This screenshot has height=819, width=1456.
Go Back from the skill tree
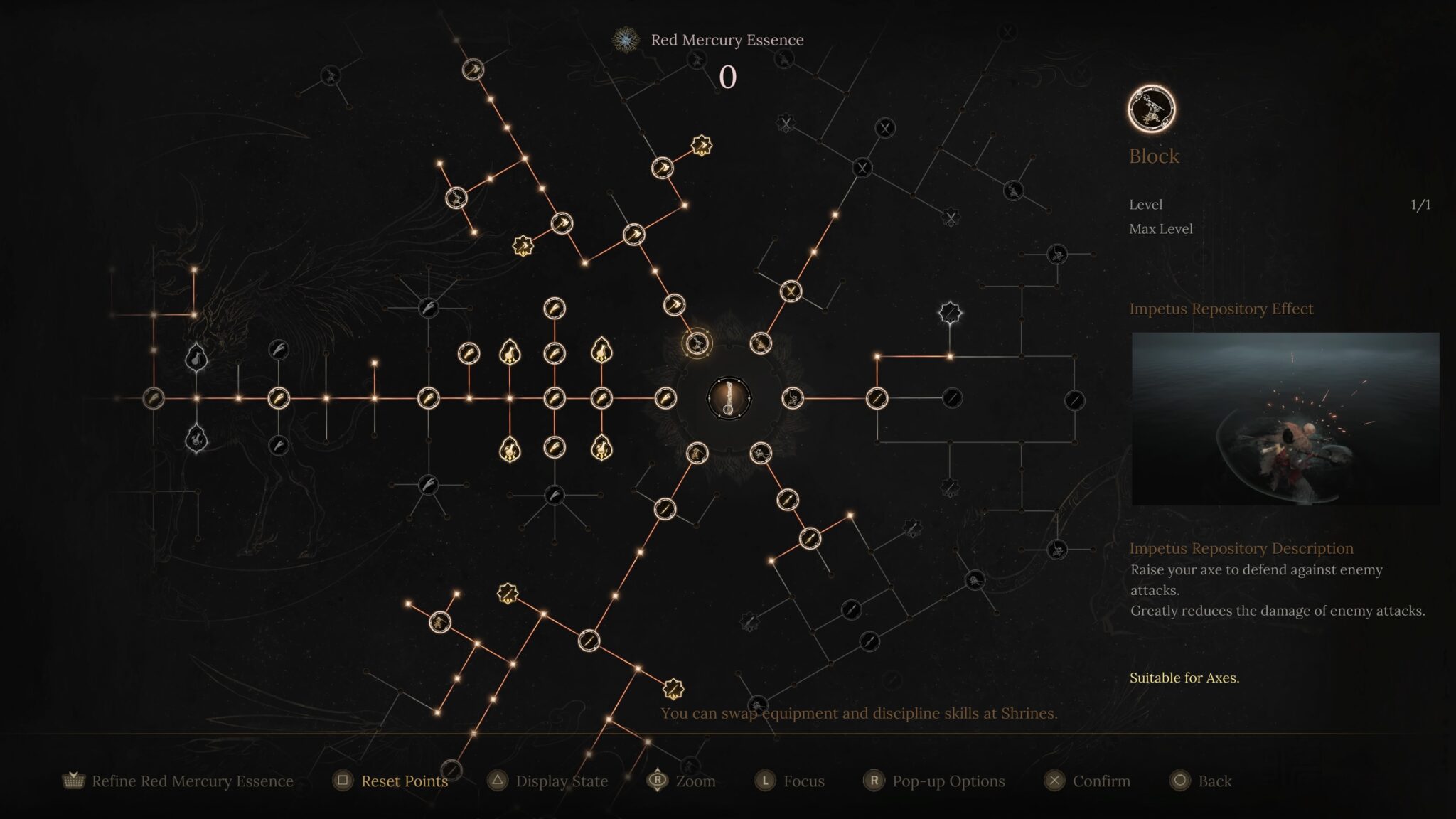1214,781
